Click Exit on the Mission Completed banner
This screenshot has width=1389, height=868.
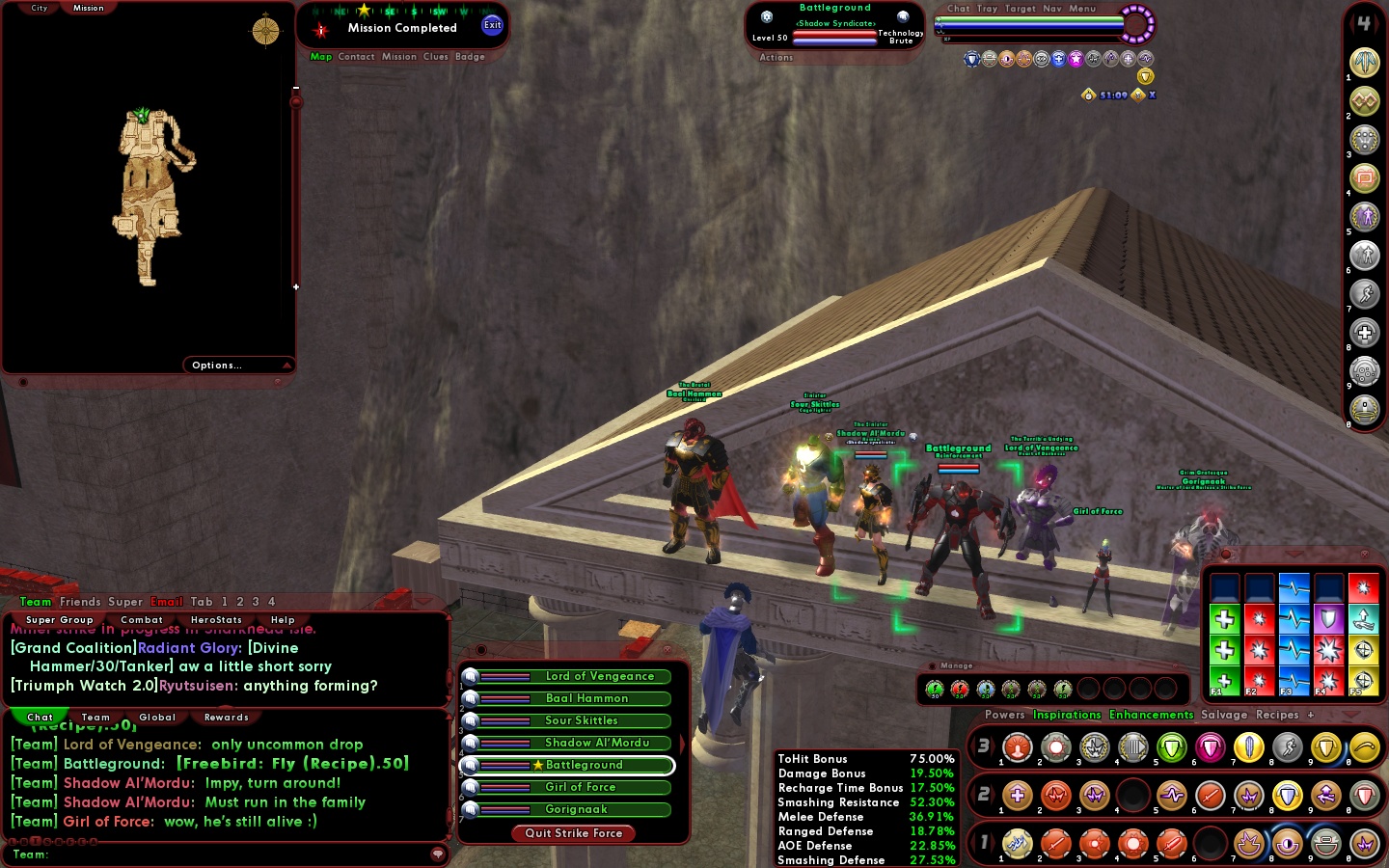(x=492, y=24)
